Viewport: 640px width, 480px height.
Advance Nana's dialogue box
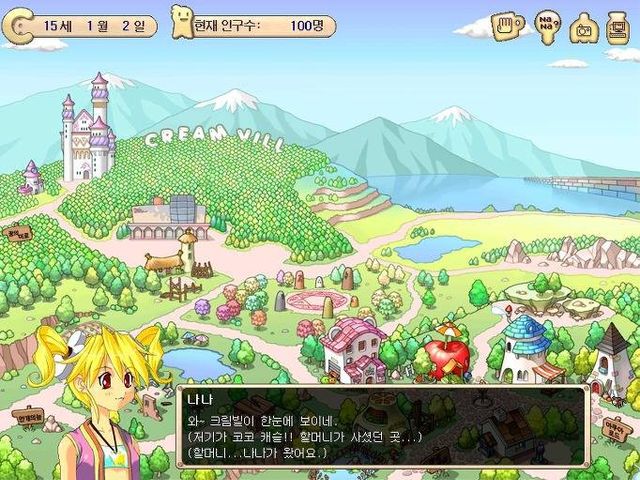(381, 425)
